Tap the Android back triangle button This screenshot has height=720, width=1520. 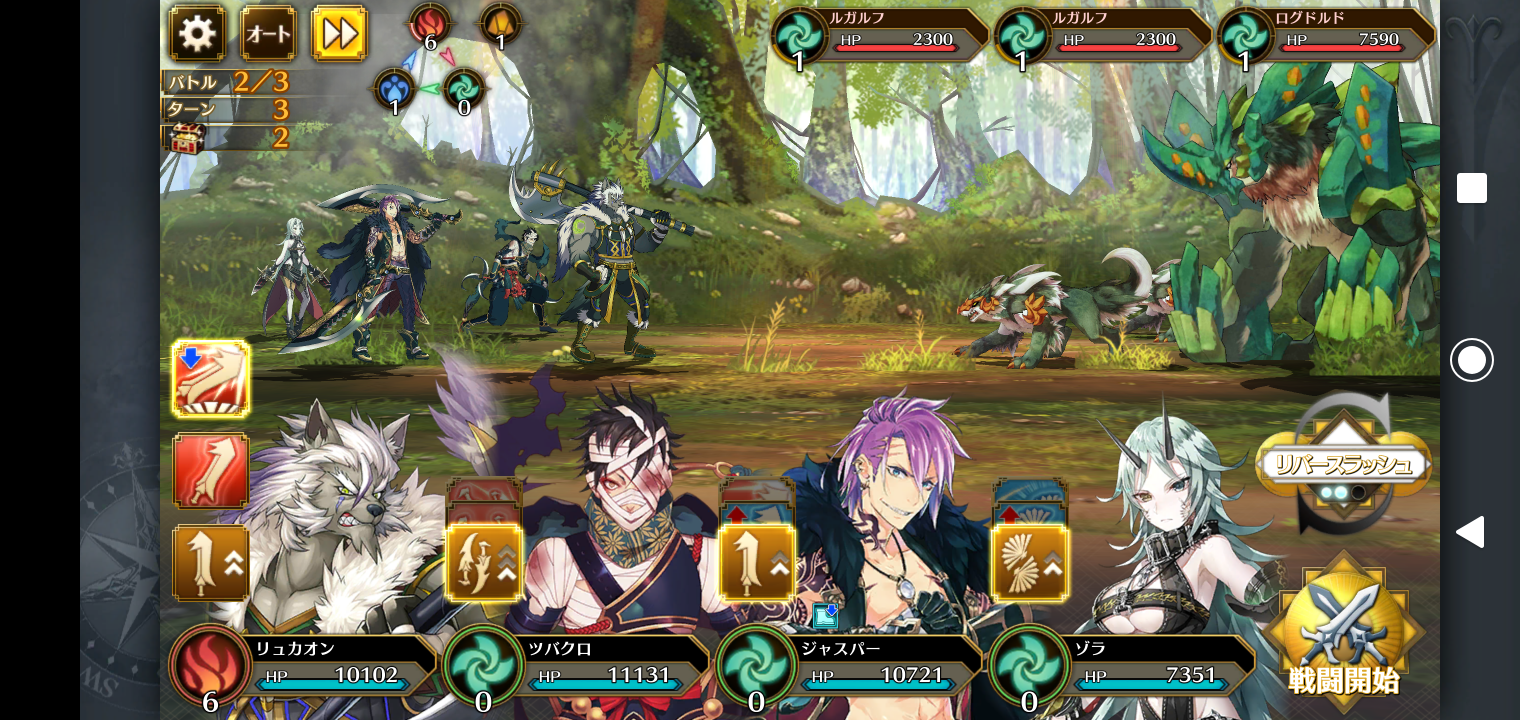coord(1470,532)
